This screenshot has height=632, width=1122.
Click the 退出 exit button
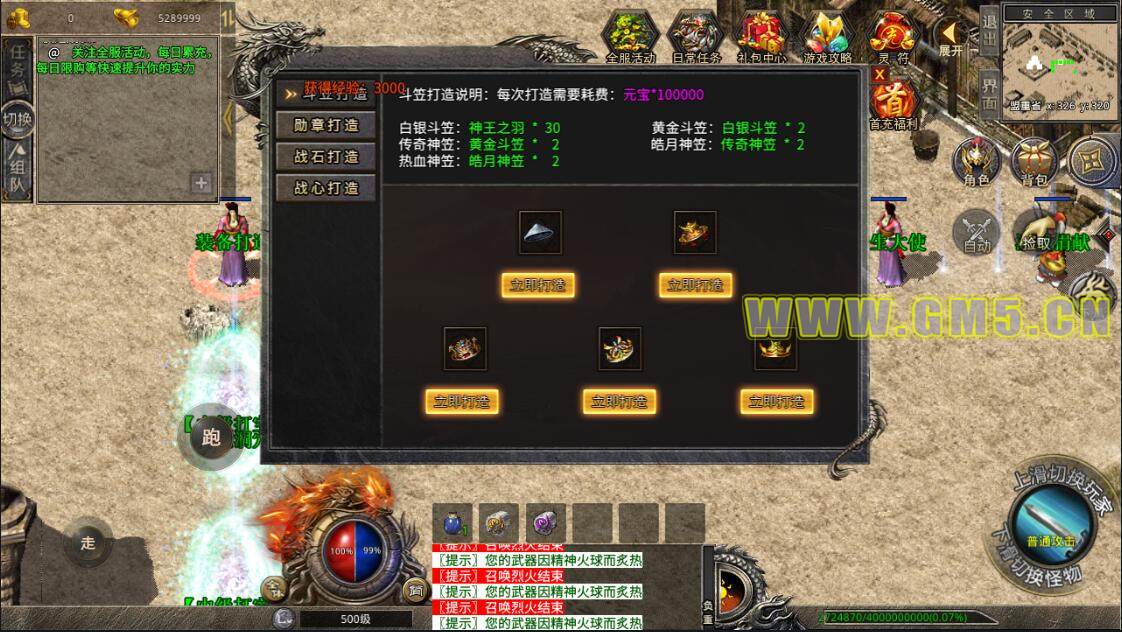988,30
